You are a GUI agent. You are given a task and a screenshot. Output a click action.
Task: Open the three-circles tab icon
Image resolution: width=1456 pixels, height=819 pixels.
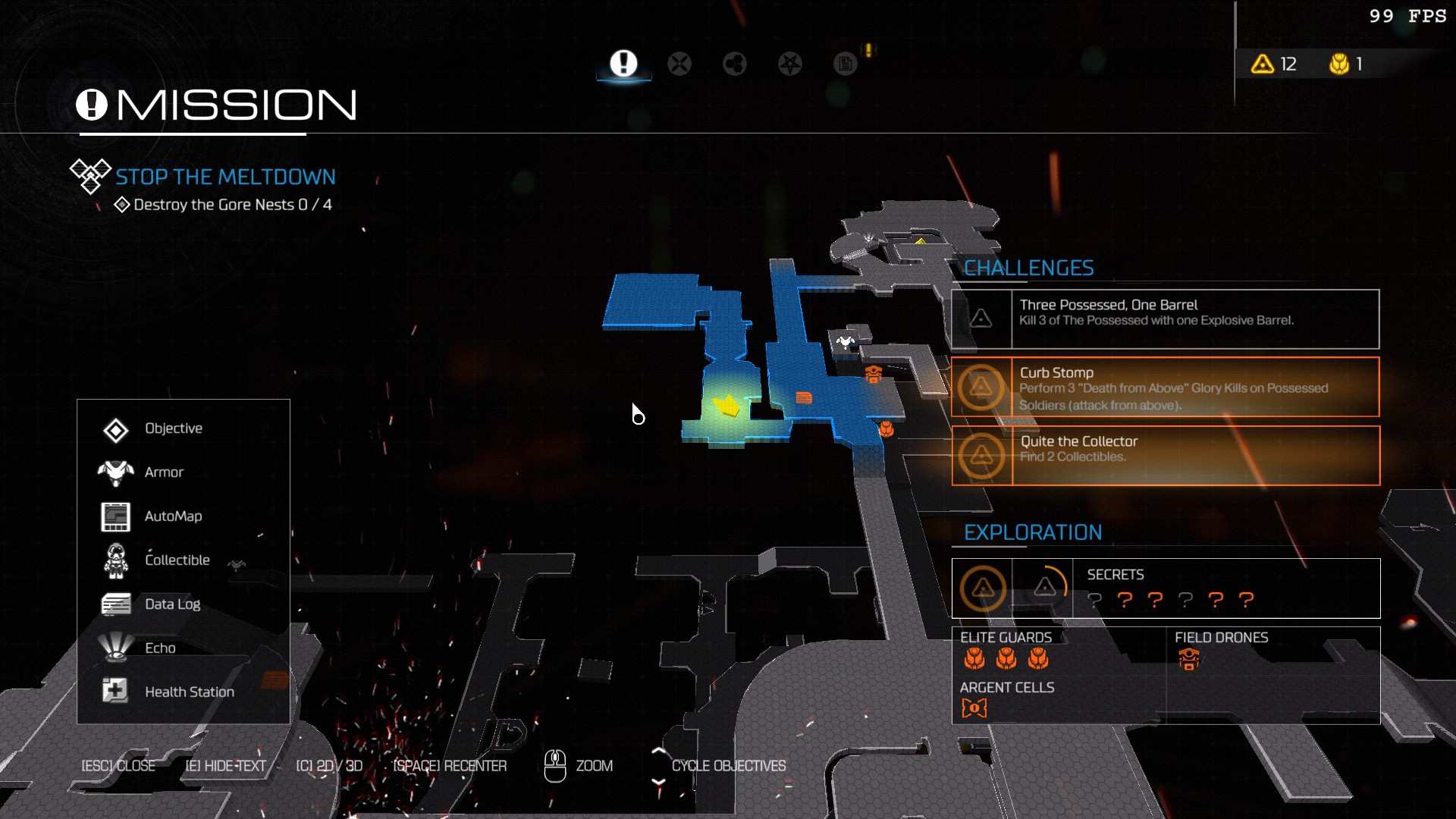734,64
